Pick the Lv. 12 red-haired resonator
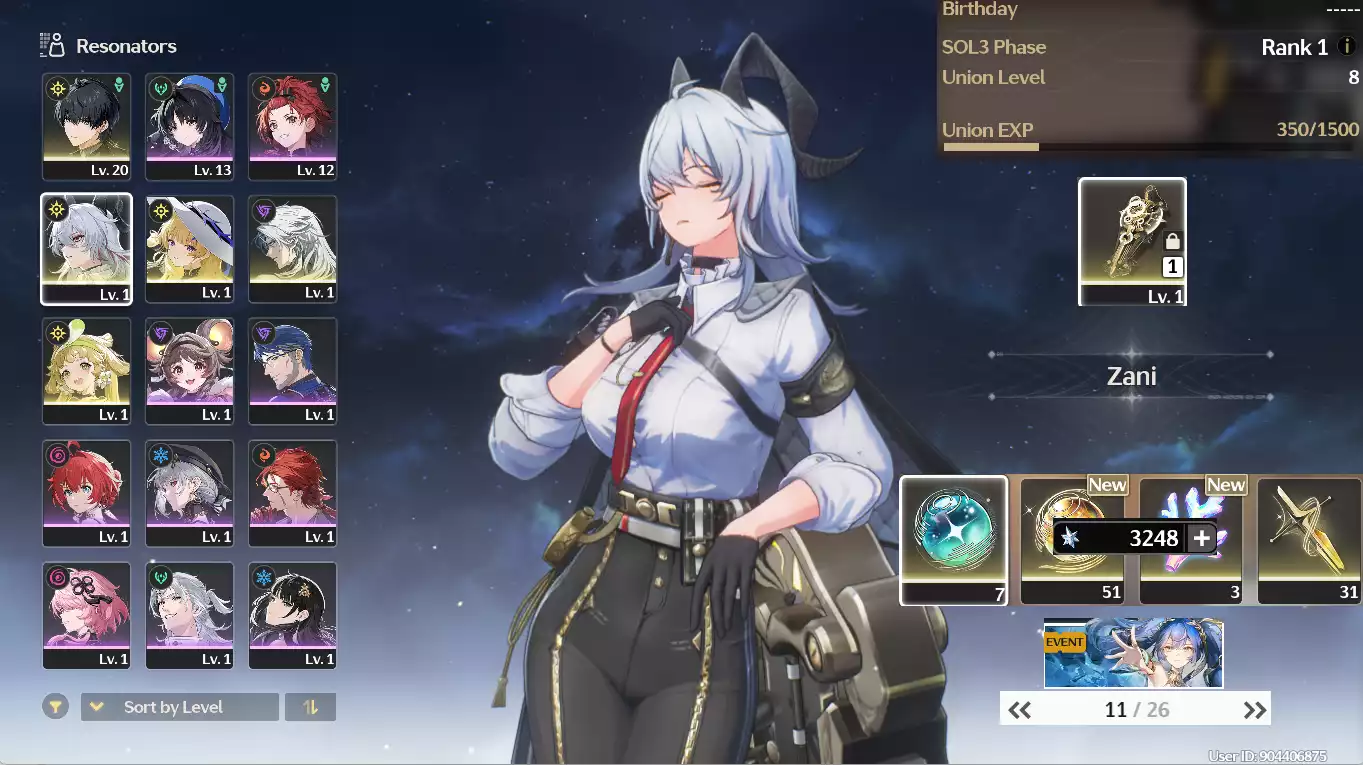The width and height of the screenshot is (1363, 765). click(x=292, y=127)
